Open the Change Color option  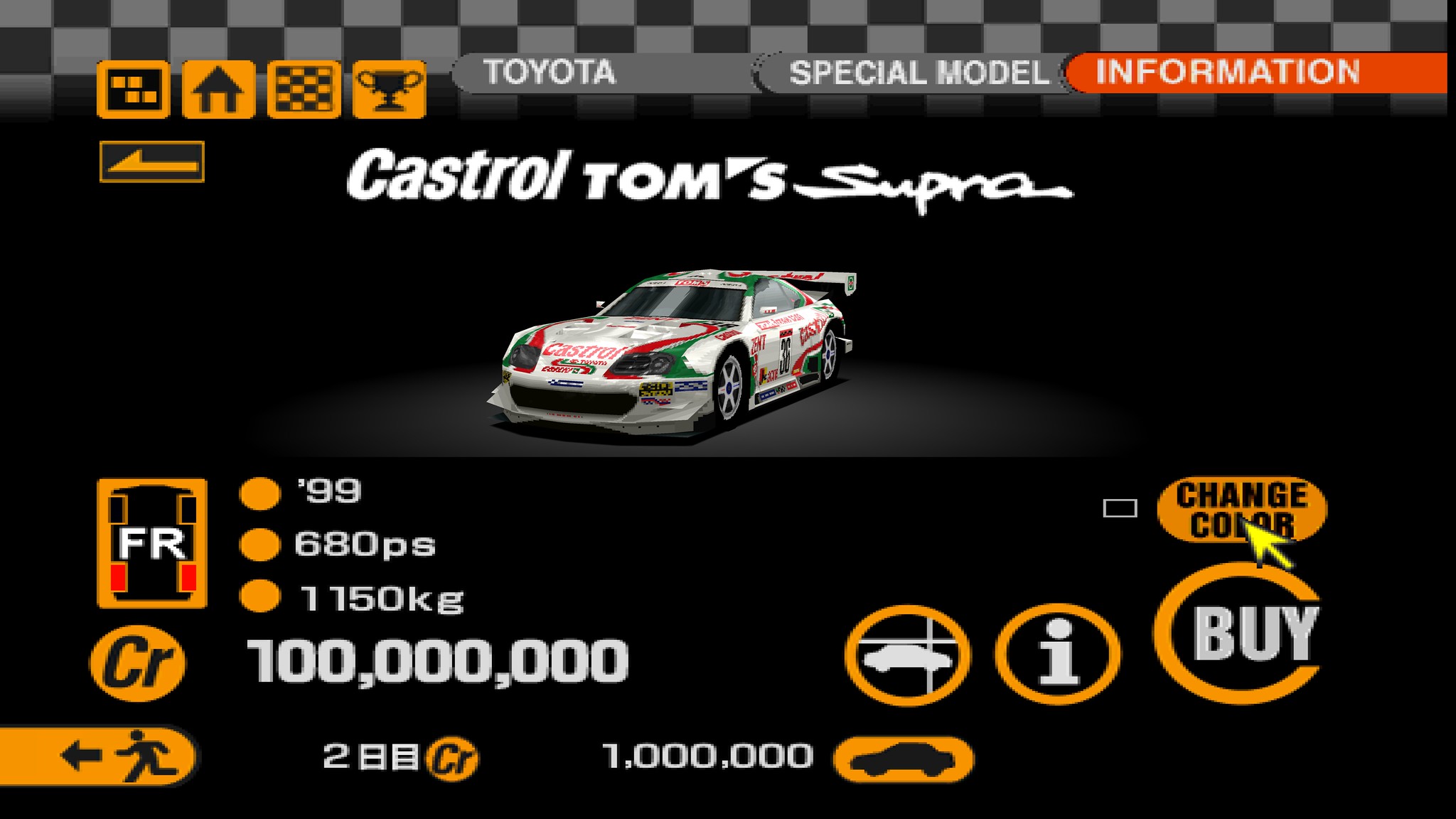(x=1241, y=509)
